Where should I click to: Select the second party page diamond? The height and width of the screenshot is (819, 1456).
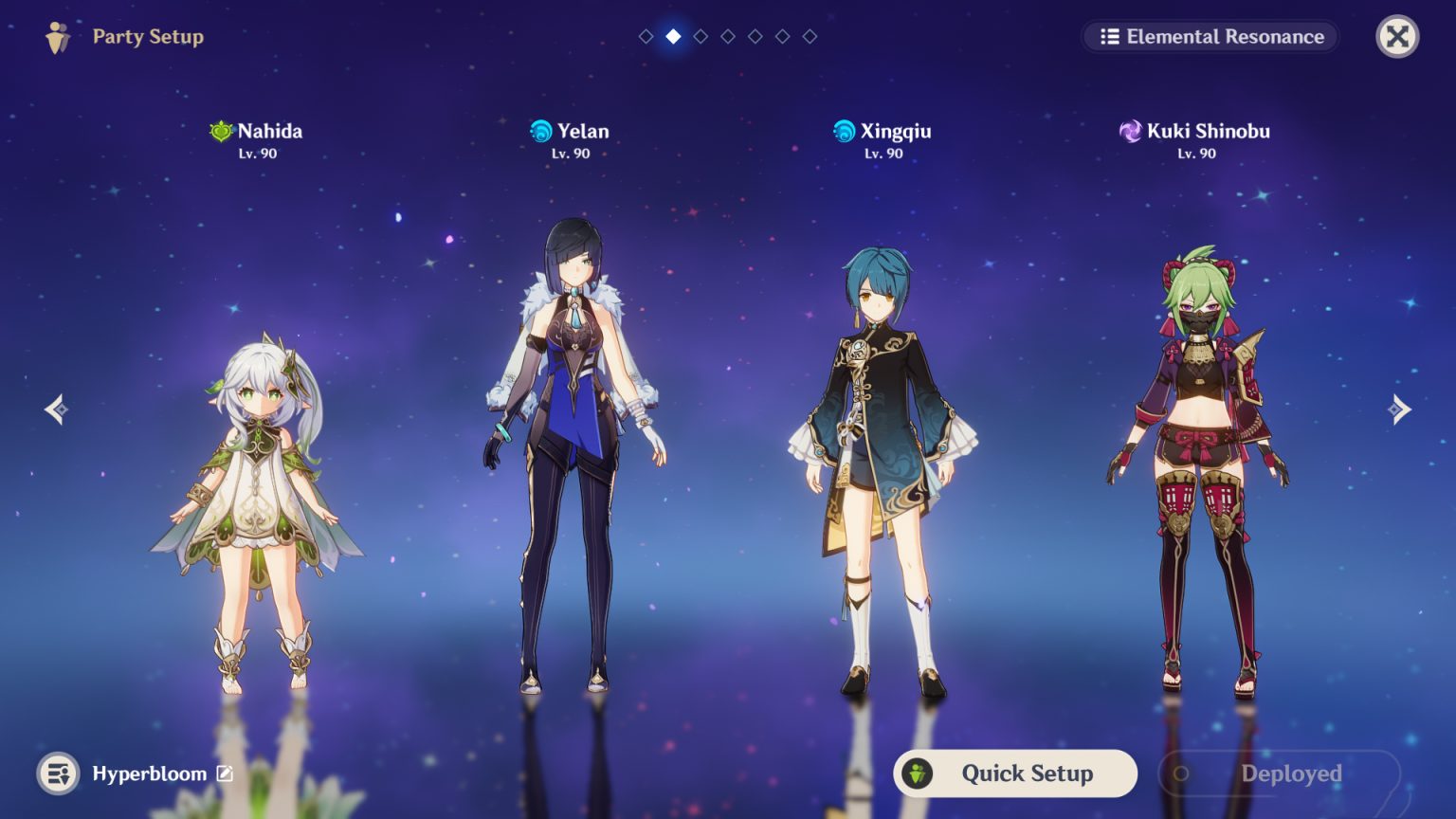pos(673,37)
